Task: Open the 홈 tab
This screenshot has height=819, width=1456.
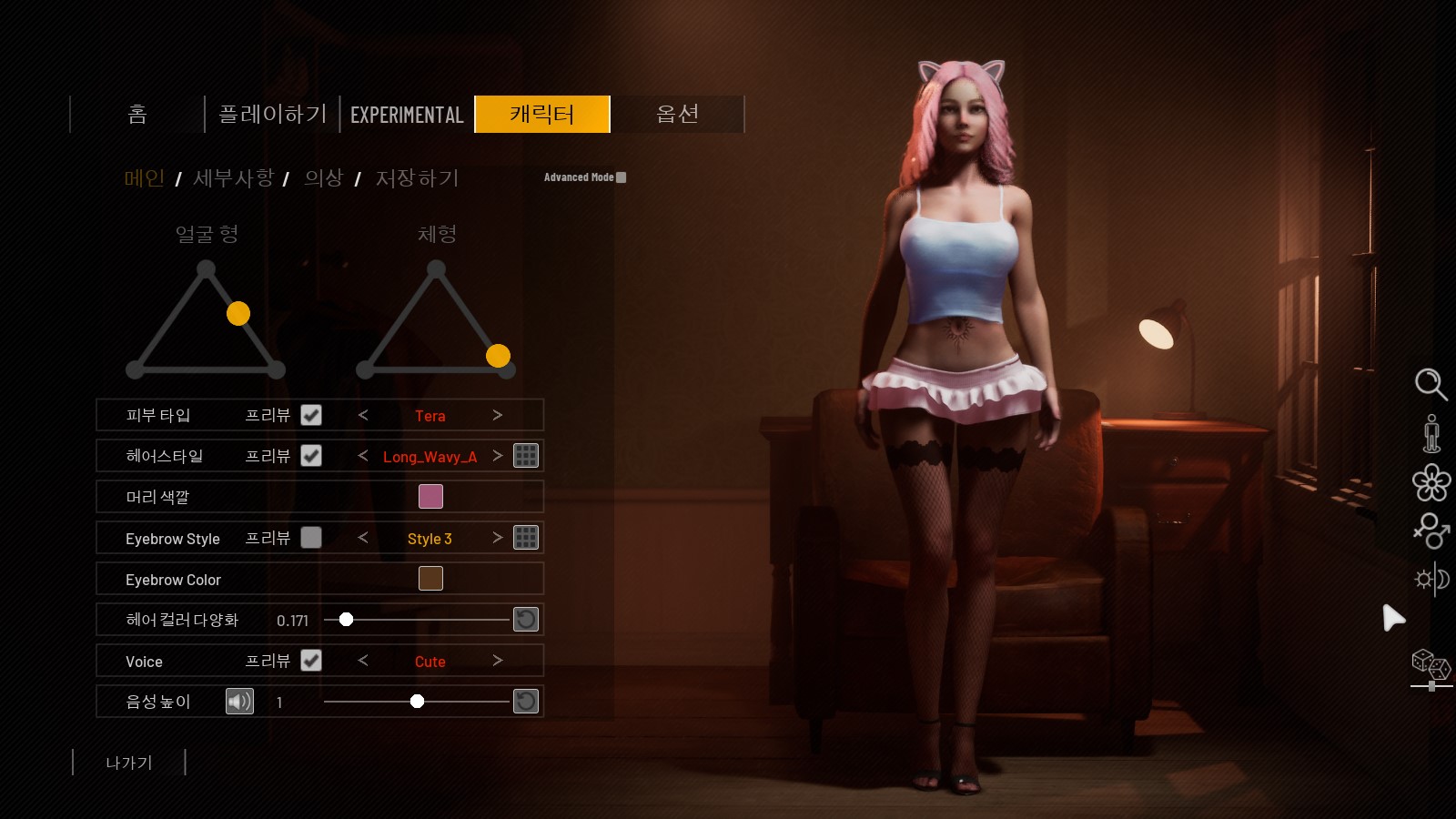Action: (x=137, y=115)
